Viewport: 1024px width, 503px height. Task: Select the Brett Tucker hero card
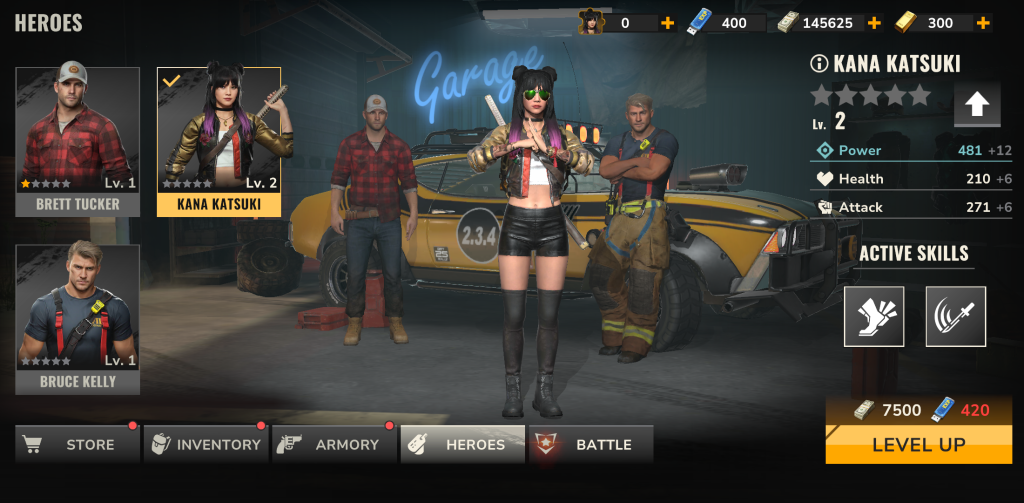[x=78, y=142]
